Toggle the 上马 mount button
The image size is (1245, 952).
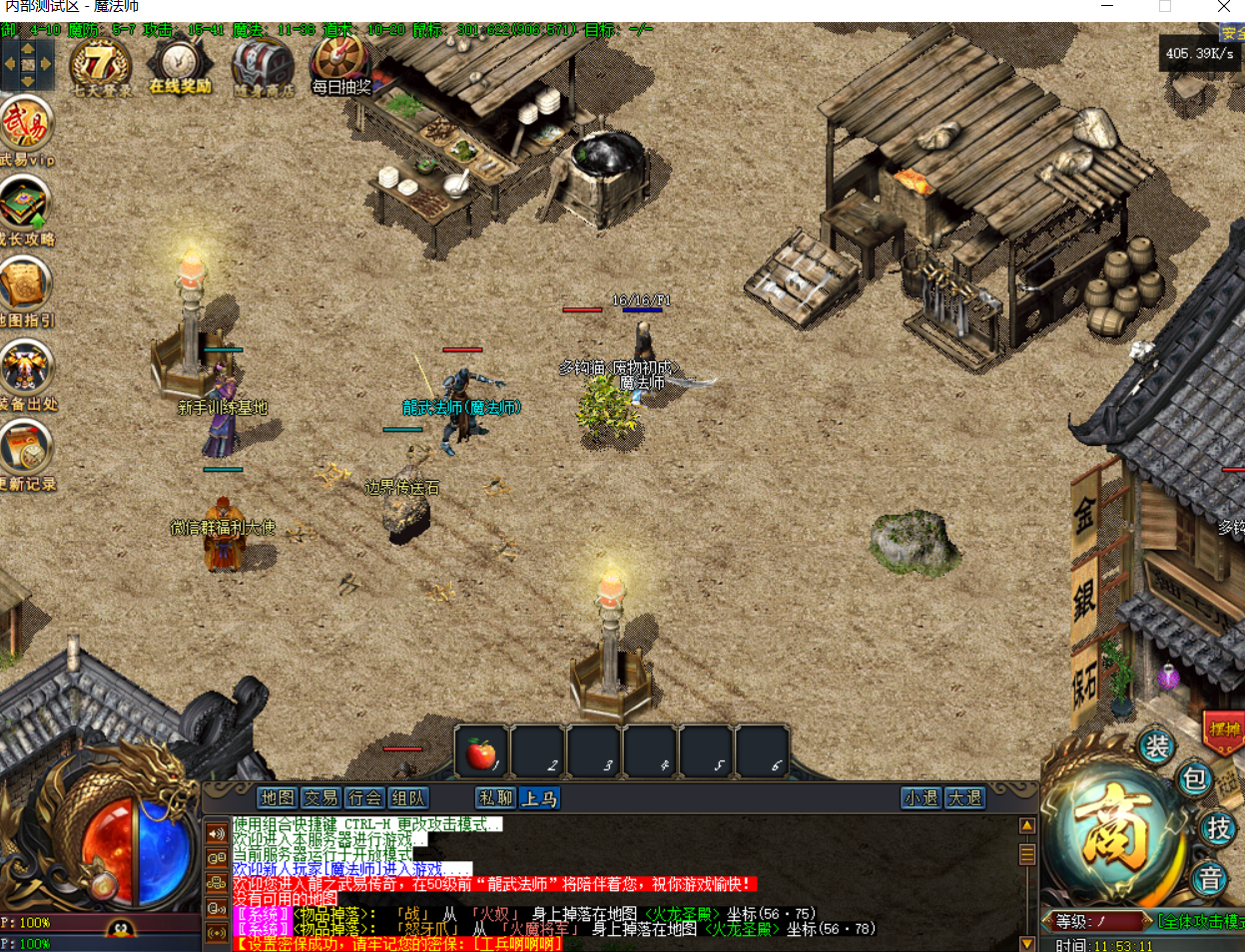coord(539,798)
